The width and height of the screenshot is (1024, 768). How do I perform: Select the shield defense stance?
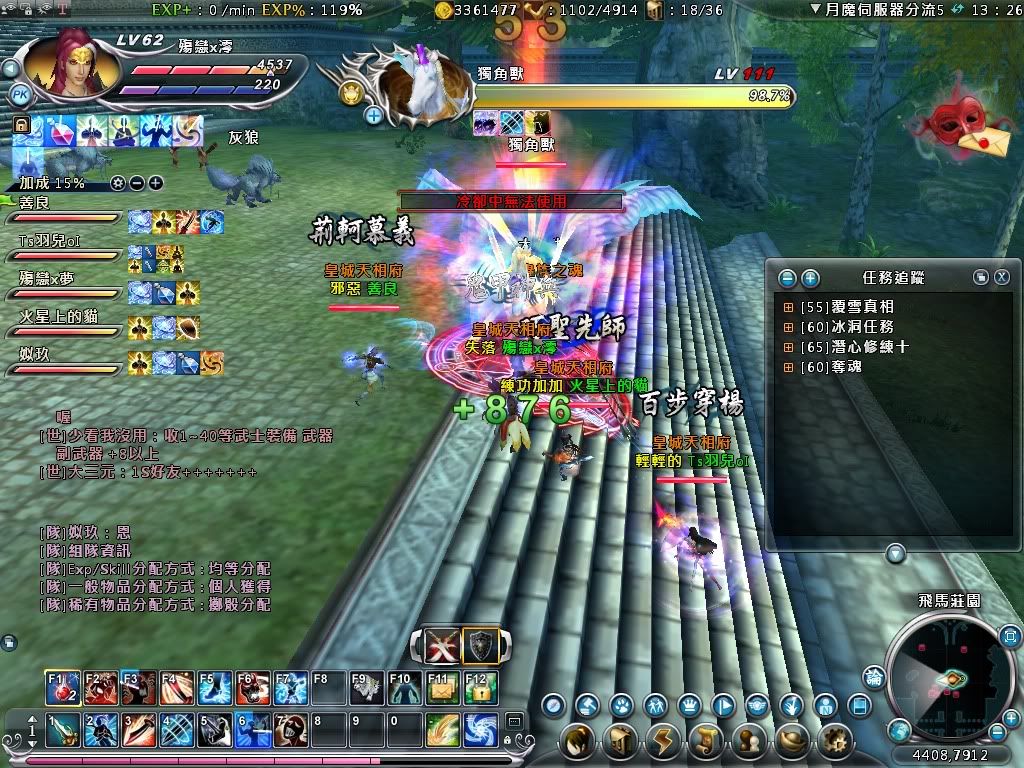click(x=480, y=647)
